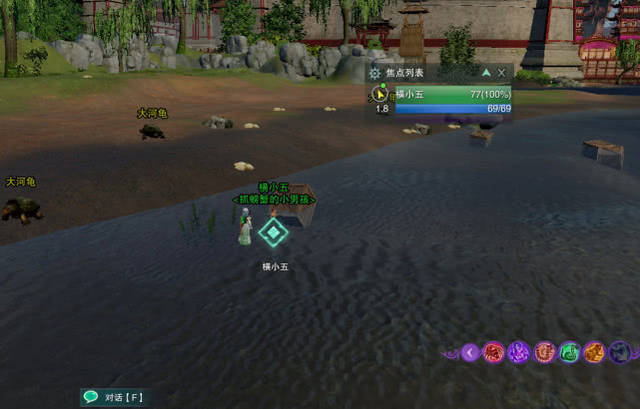Viewport: 640px width, 409px height.
Task: Collapse the focus list with the arrow
Action: (486, 73)
